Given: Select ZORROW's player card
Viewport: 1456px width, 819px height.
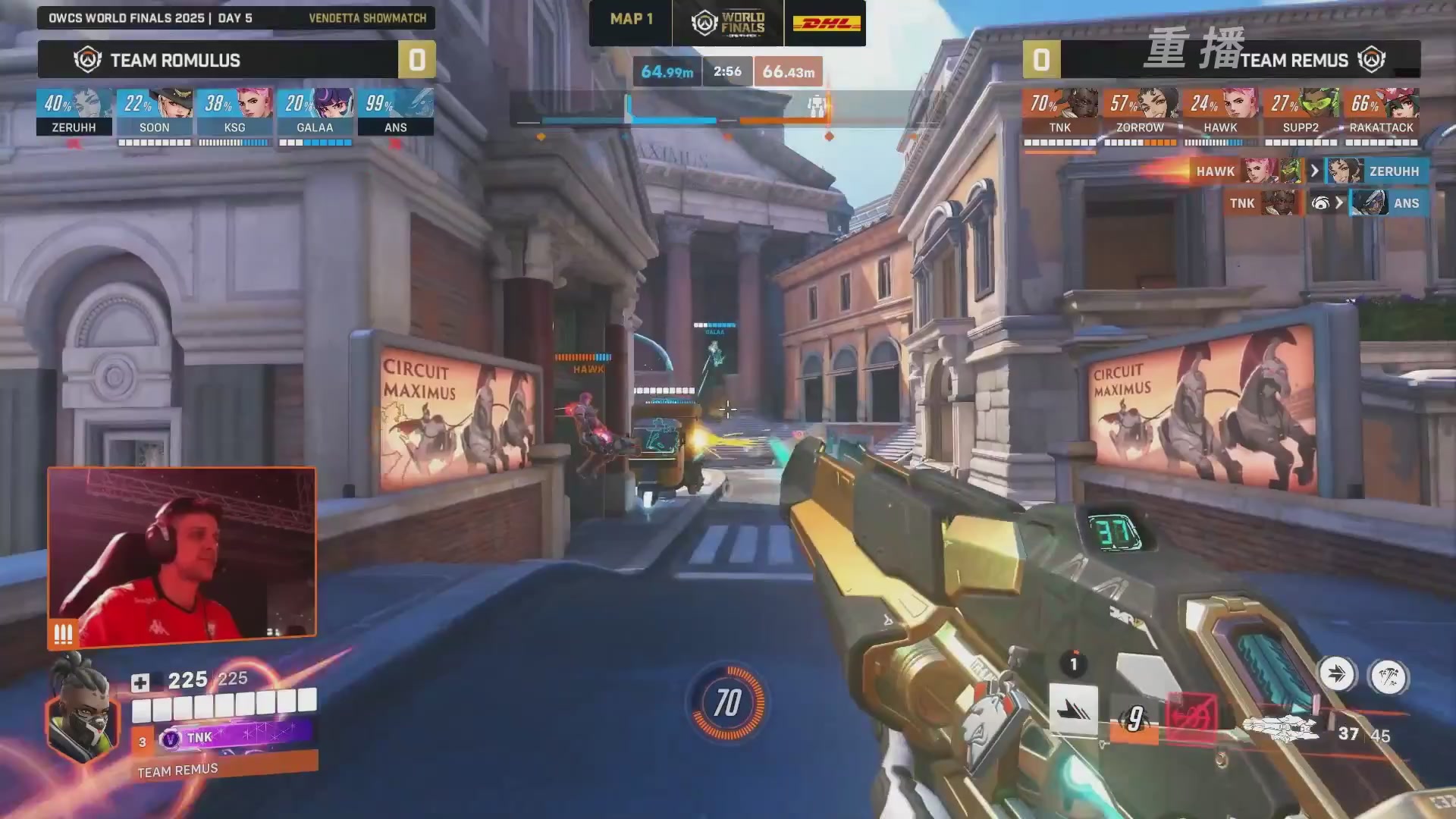Looking at the screenshot, I should (1140, 111).
